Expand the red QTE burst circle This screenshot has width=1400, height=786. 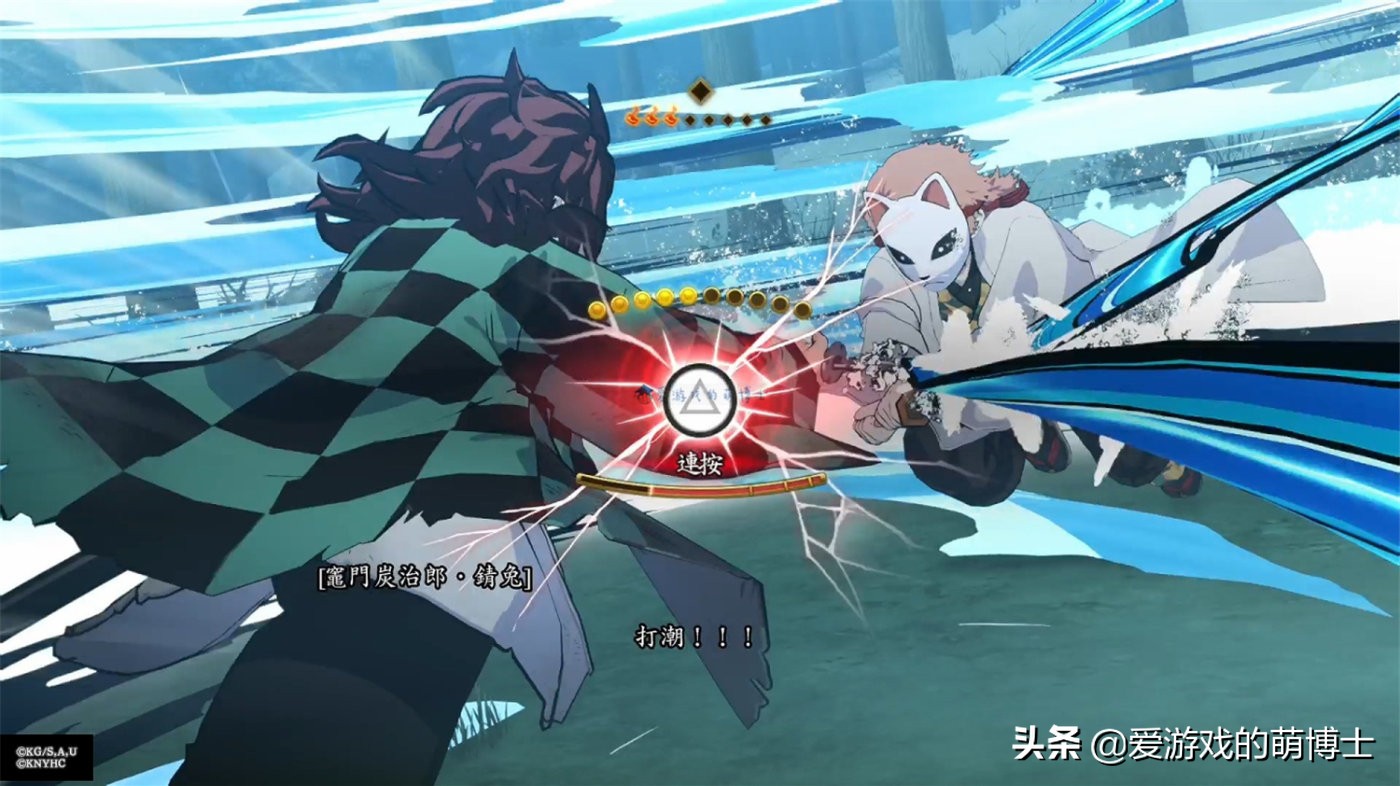point(700,400)
